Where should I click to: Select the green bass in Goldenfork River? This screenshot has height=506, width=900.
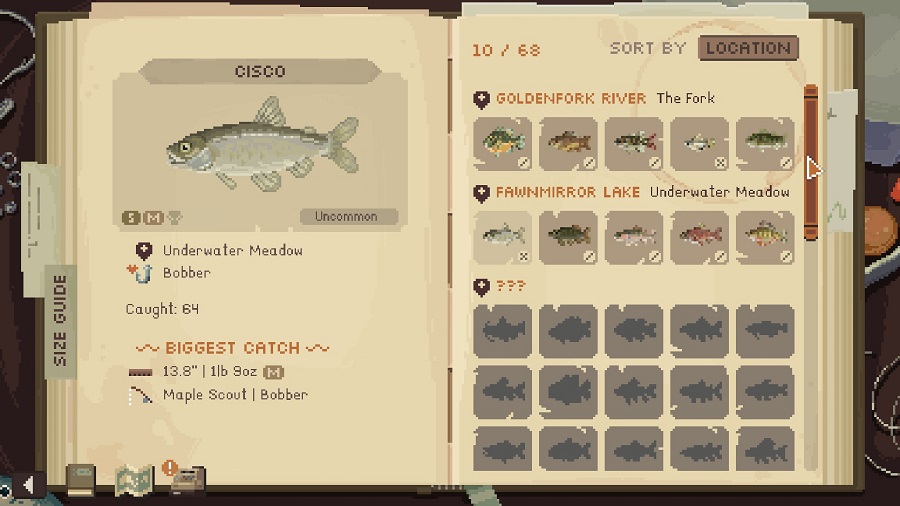[x=765, y=144]
